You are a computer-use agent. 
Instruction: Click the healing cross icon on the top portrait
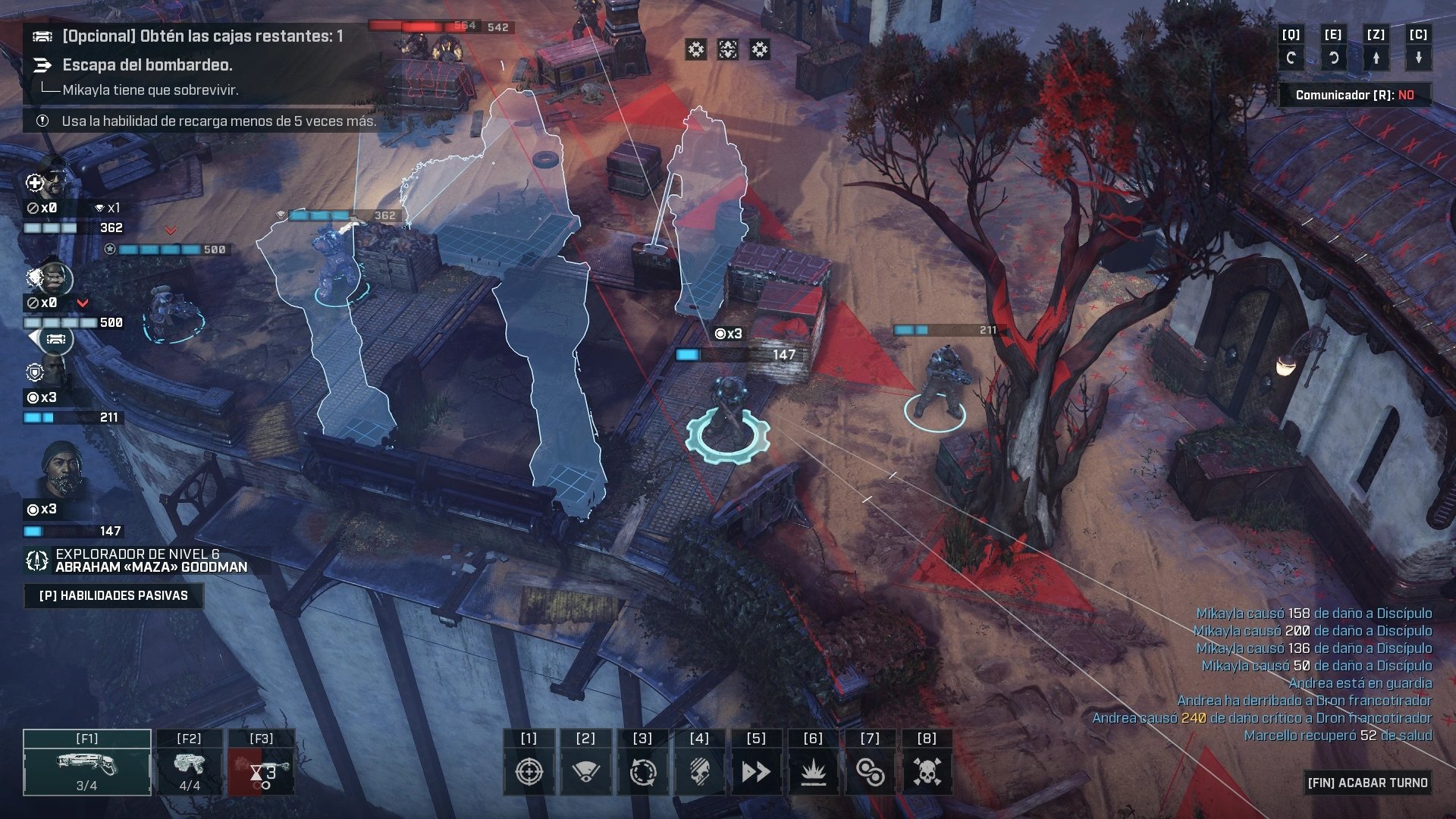[33, 182]
